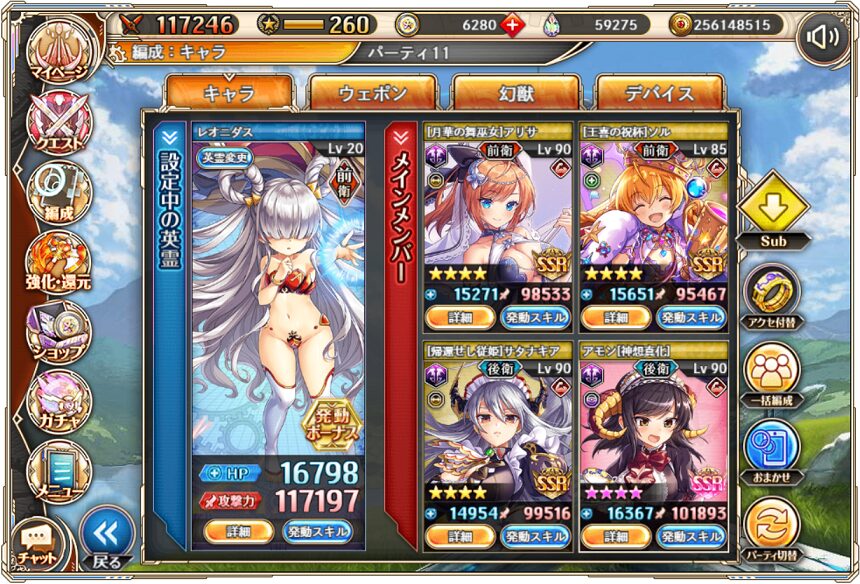Go back with the 戻る button
Screen dimensions: 860x584
click(105, 540)
